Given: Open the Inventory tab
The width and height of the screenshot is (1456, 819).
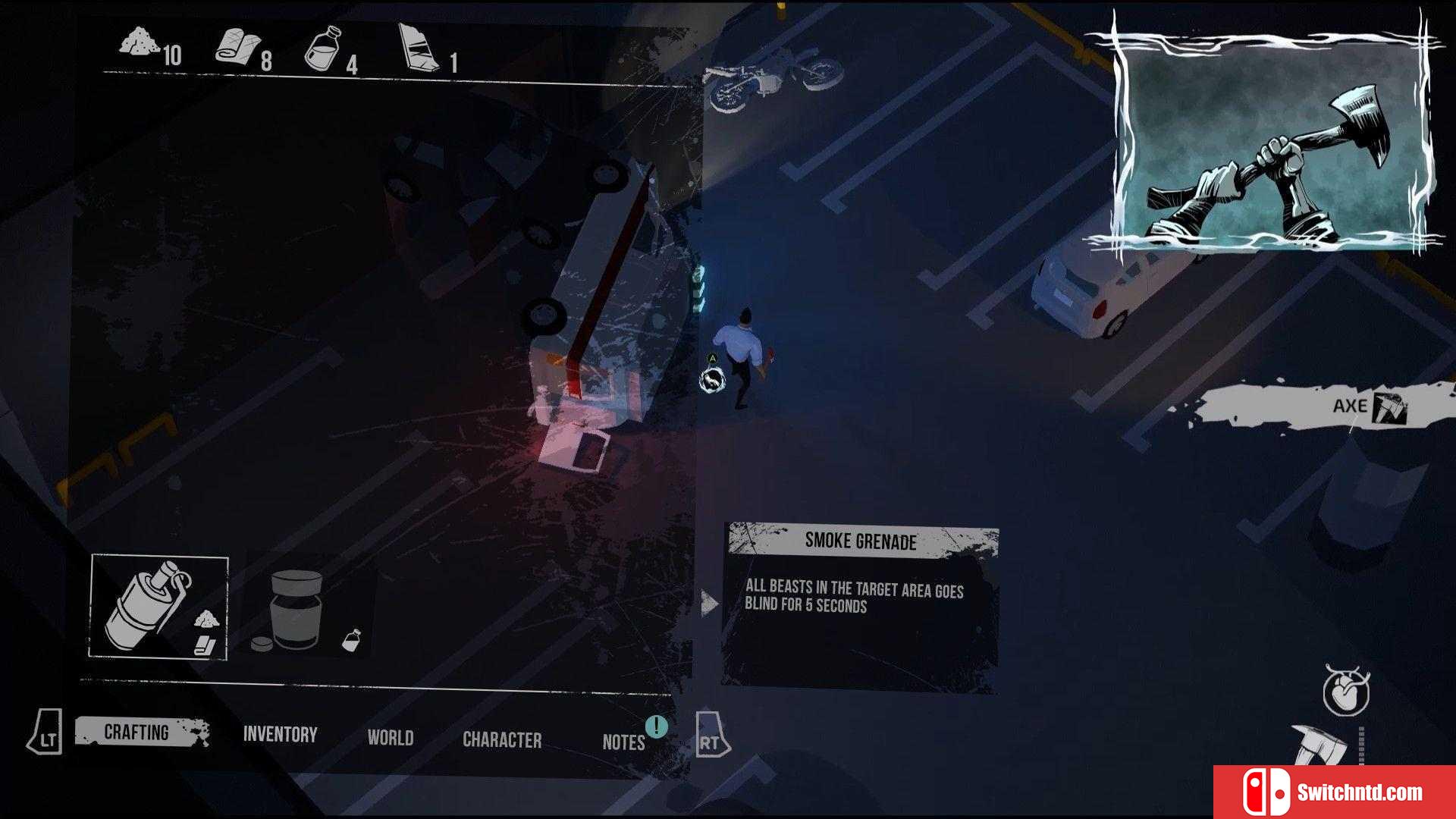Looking at the screenshot, I should pyautogui.click(x=280, y=735).
